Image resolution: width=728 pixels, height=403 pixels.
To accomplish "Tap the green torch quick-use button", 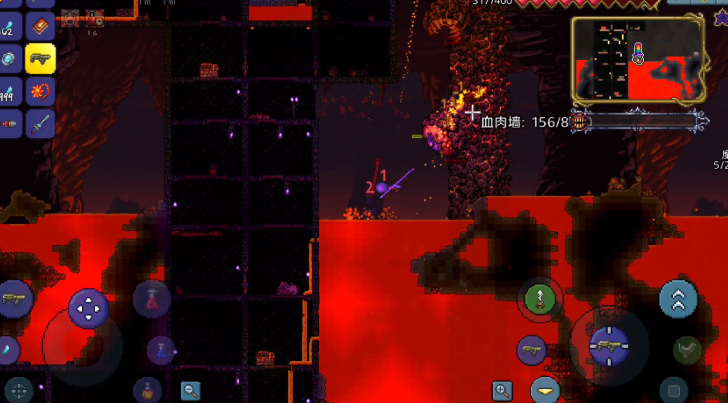I will (539, 298).
